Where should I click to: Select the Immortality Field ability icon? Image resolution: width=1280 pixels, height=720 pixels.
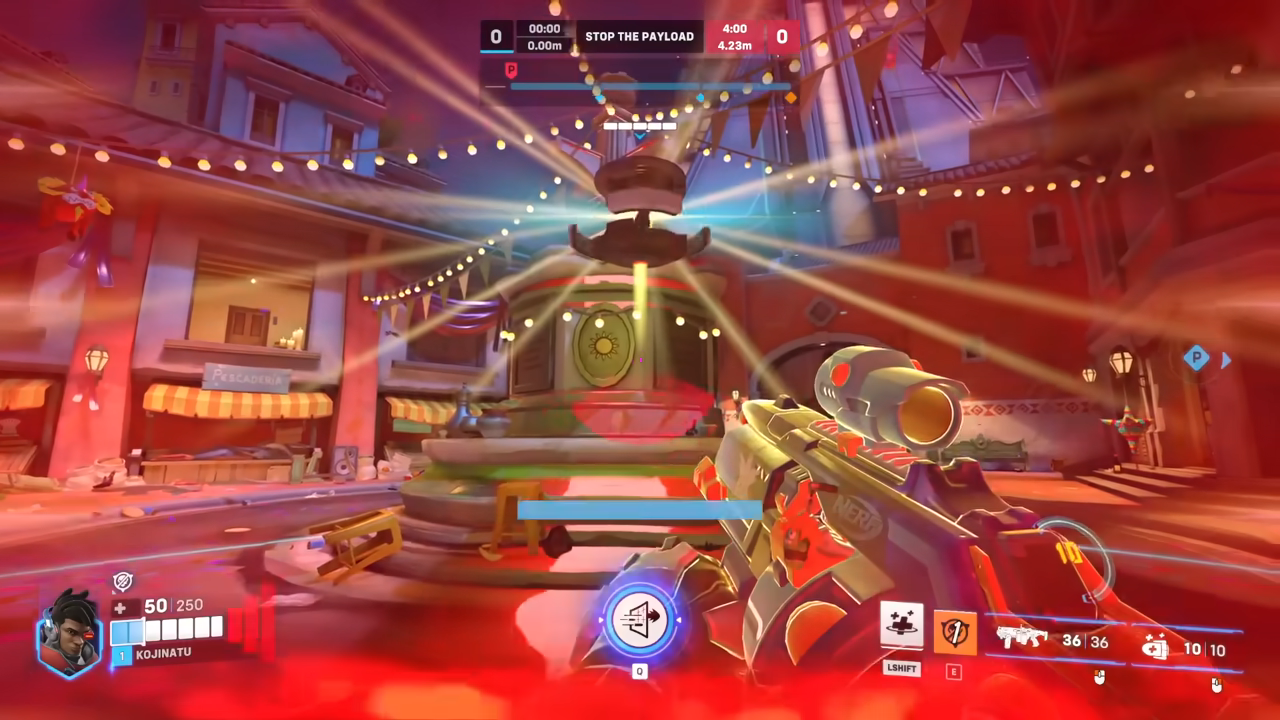[954, 632]
